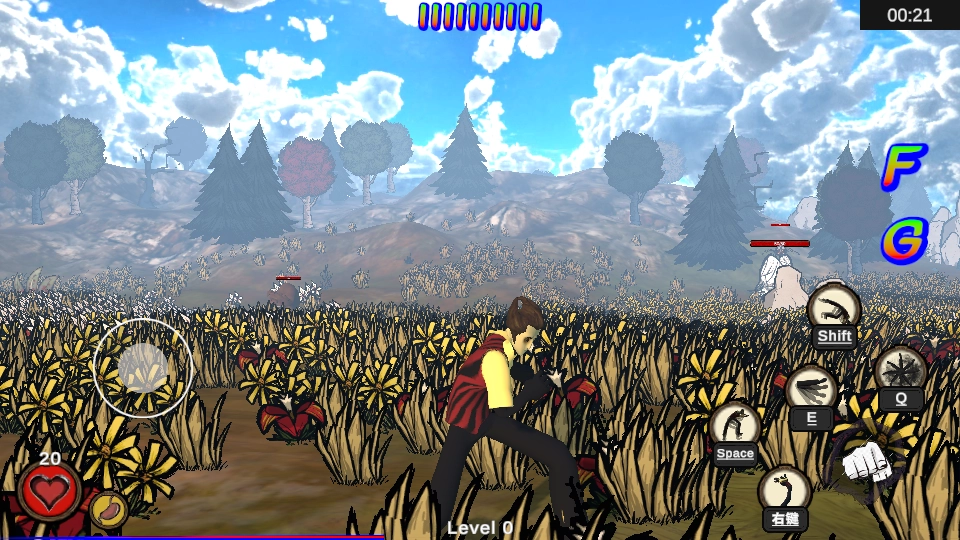This screenshot has height=540, width=960.
Task: Hit the white fist attack button
Action: (x=866, y=462)
